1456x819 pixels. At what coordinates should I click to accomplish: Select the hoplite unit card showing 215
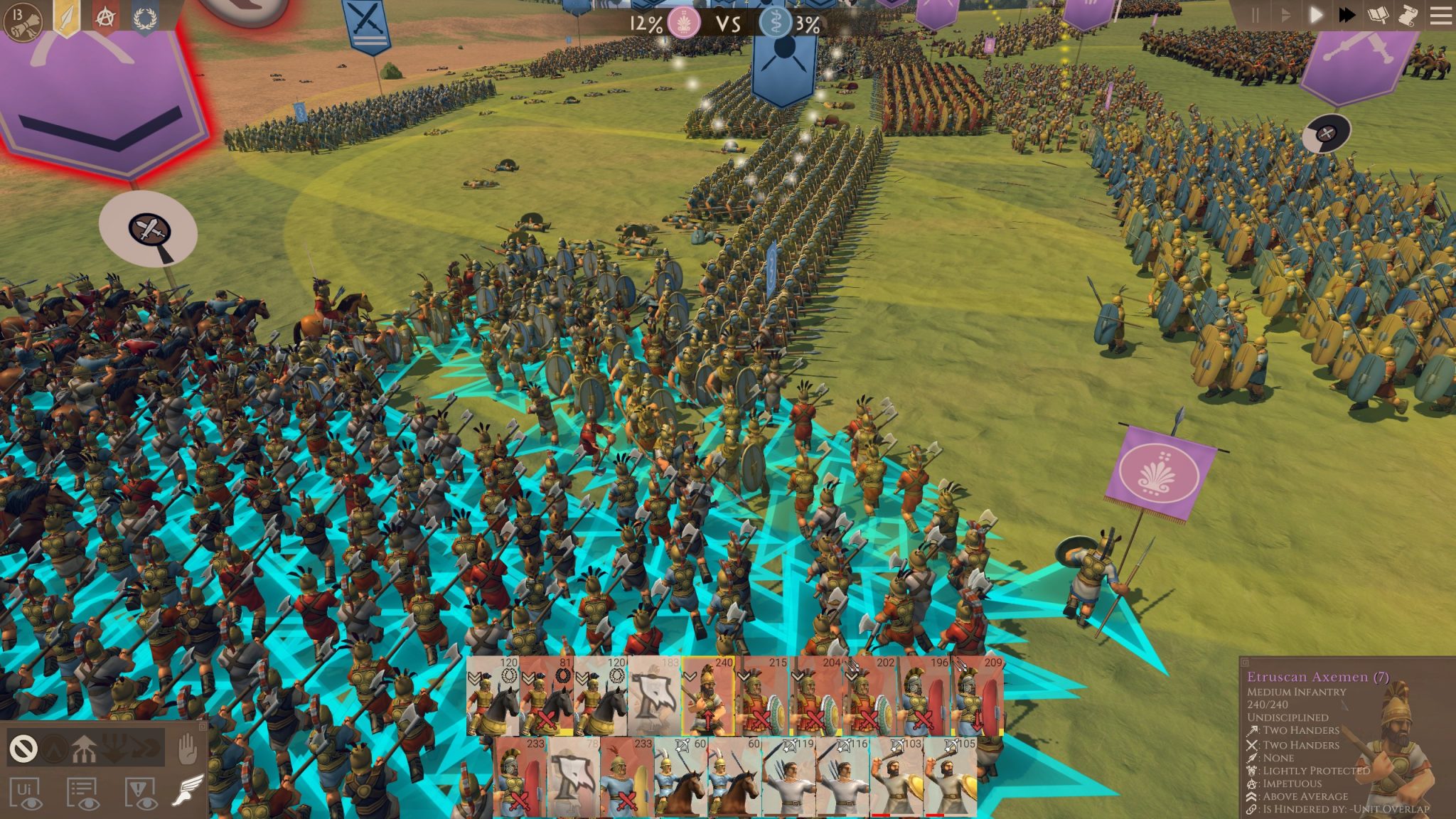click(x=761, y=696)
